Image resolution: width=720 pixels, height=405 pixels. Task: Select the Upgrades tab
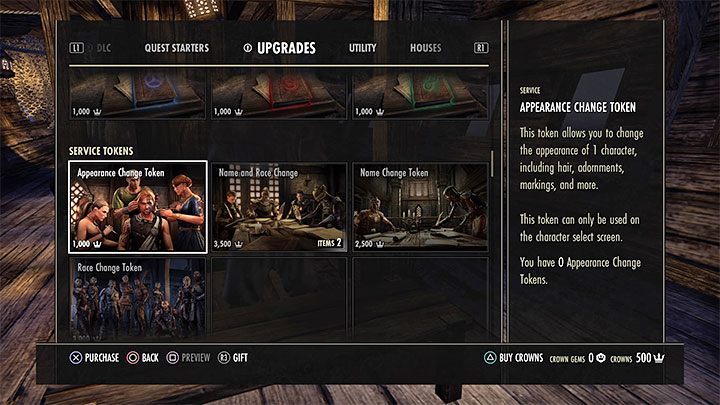tap(285, 48)
